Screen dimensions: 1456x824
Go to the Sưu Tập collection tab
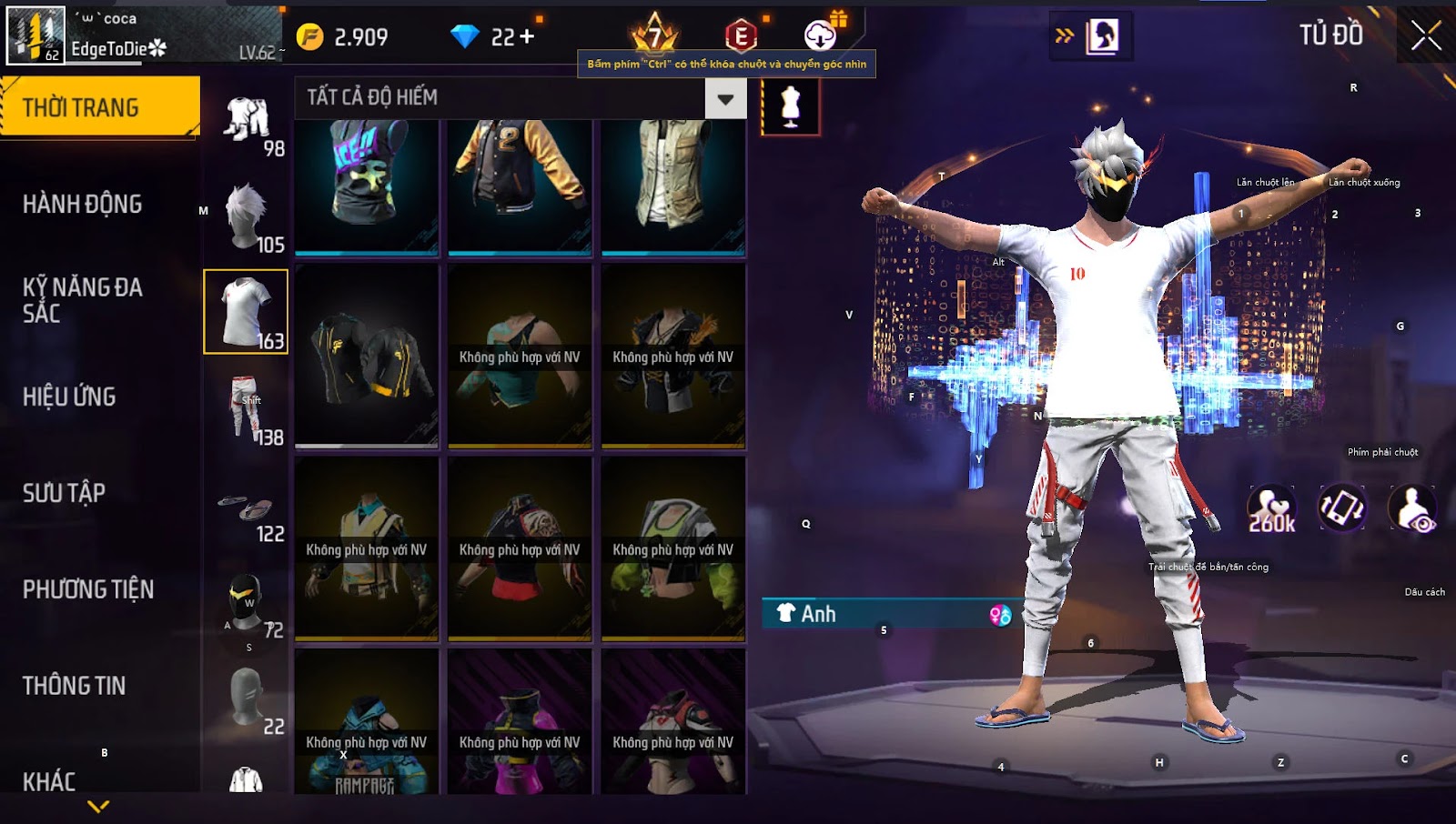point(64,493)
